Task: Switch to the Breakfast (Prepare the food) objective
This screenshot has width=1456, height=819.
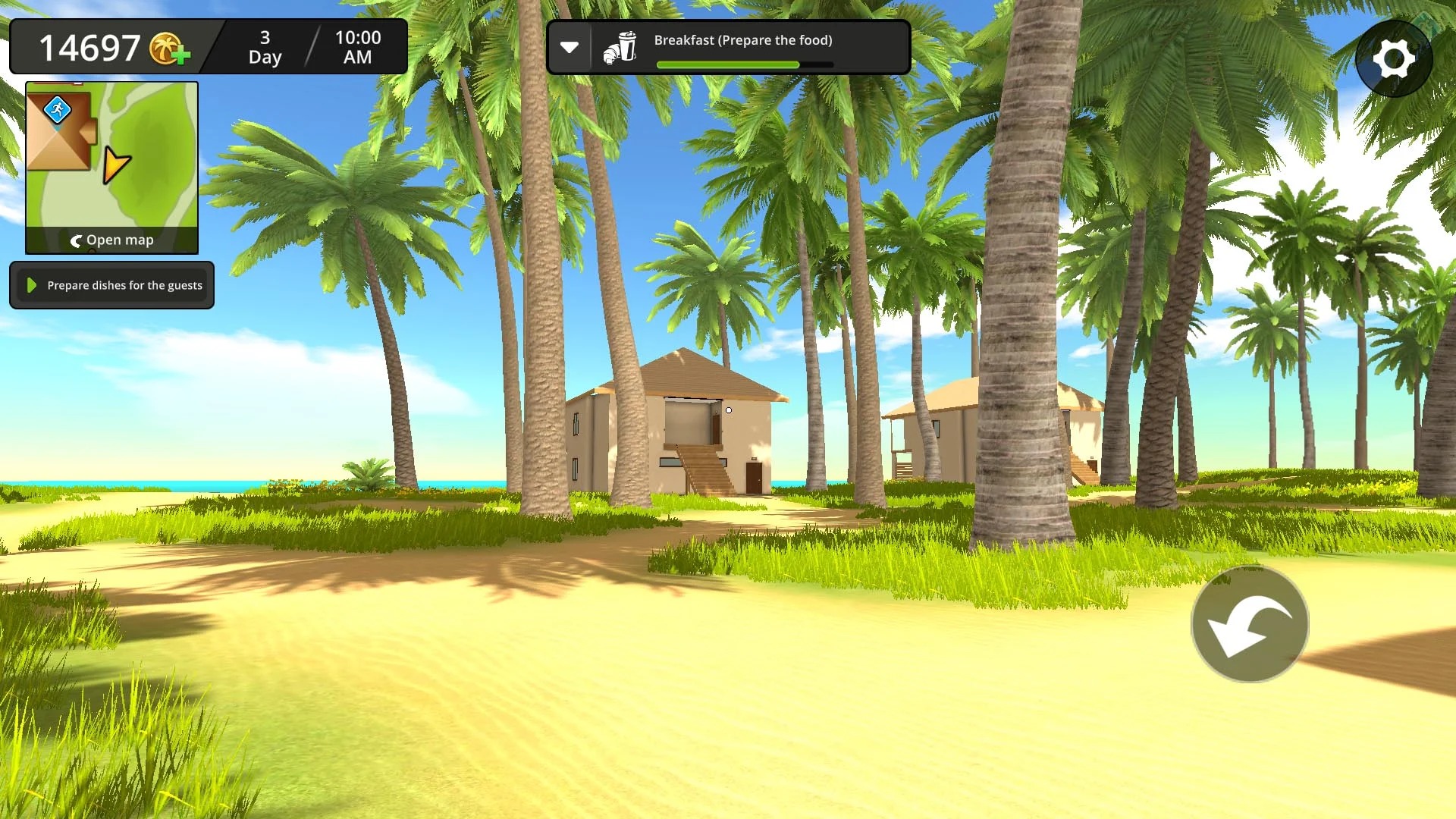Action: 743,39
